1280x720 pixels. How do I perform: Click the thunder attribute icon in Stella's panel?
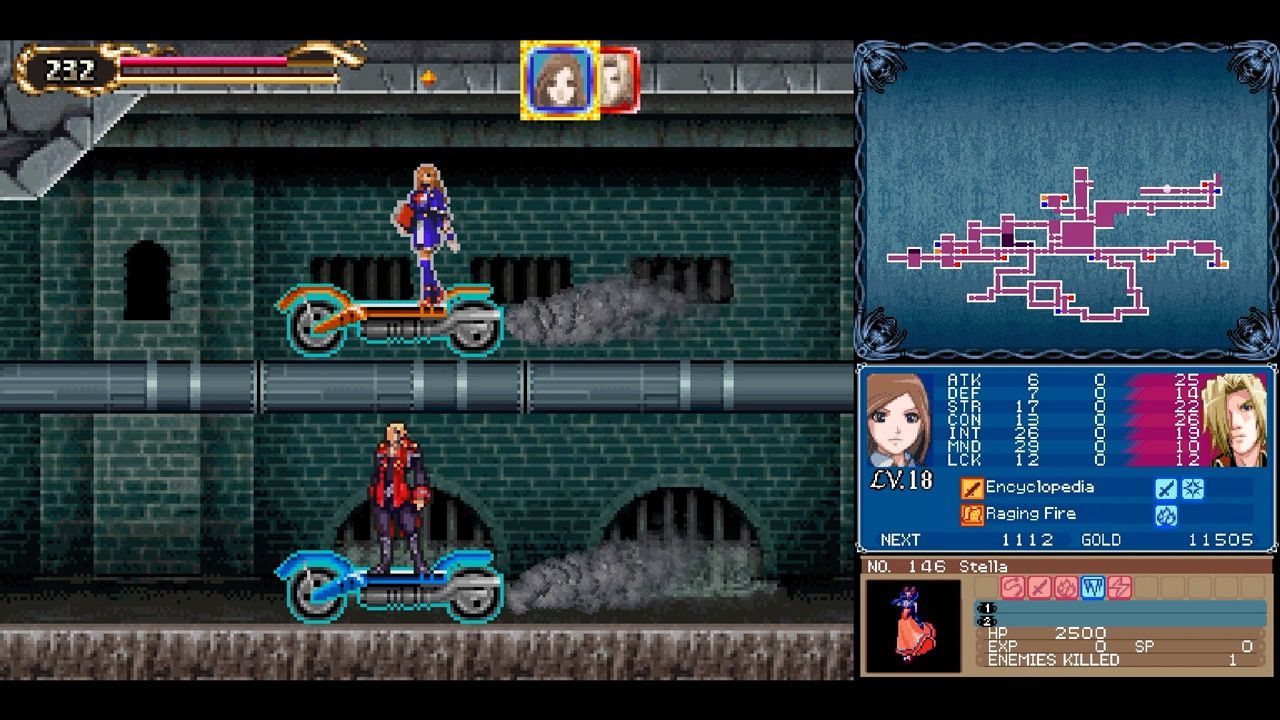[1117, 586]
